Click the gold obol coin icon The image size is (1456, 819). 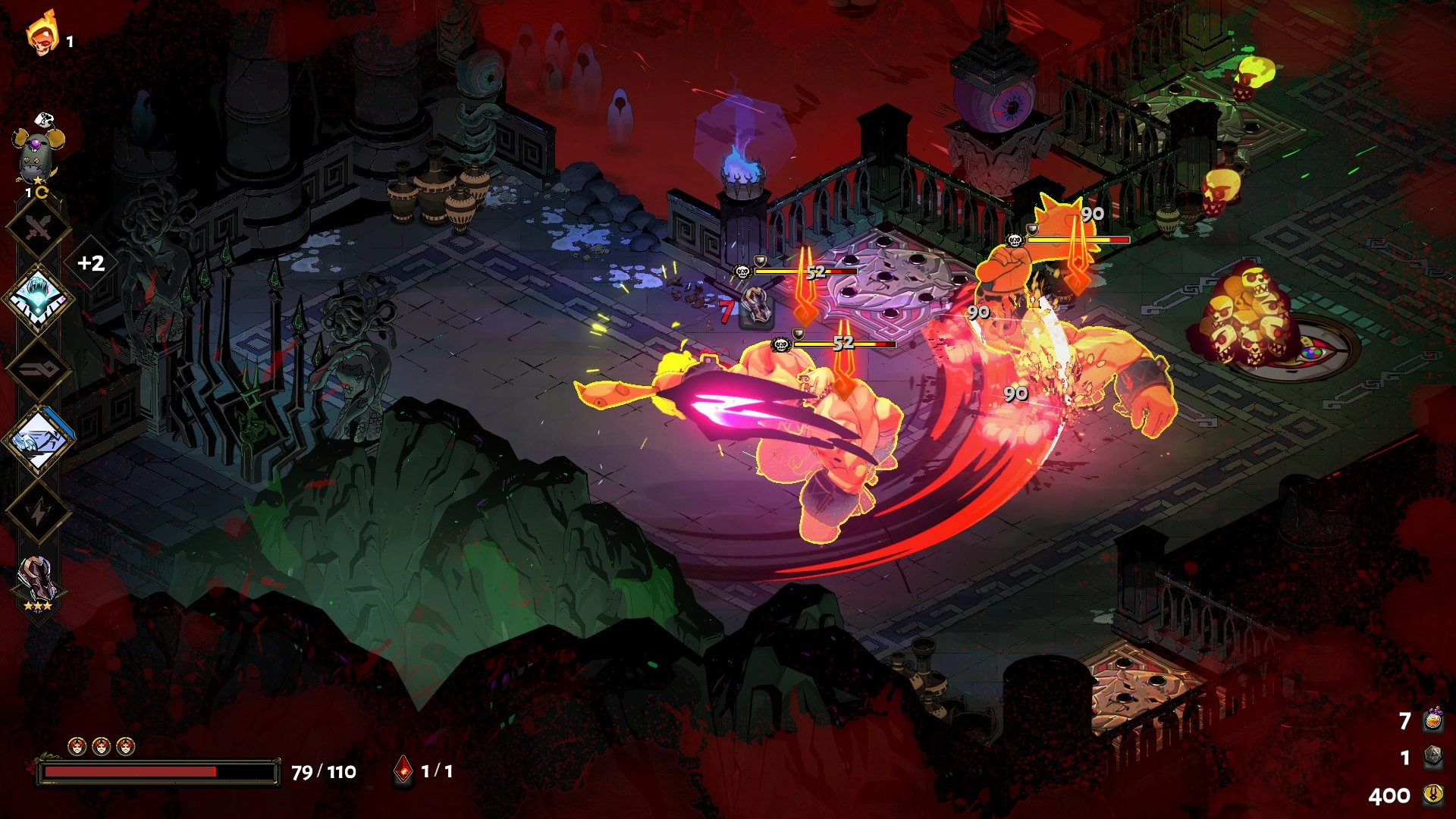(x=1432, y=795)
